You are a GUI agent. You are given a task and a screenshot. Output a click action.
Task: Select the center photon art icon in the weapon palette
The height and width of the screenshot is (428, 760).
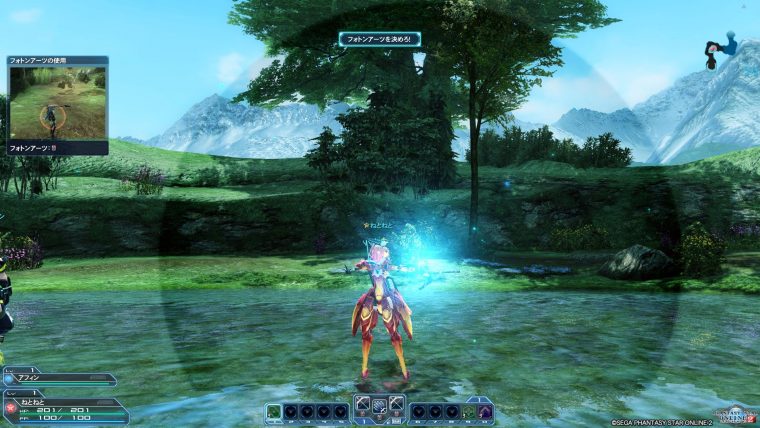pyautogui.click(x=380, y=404)
